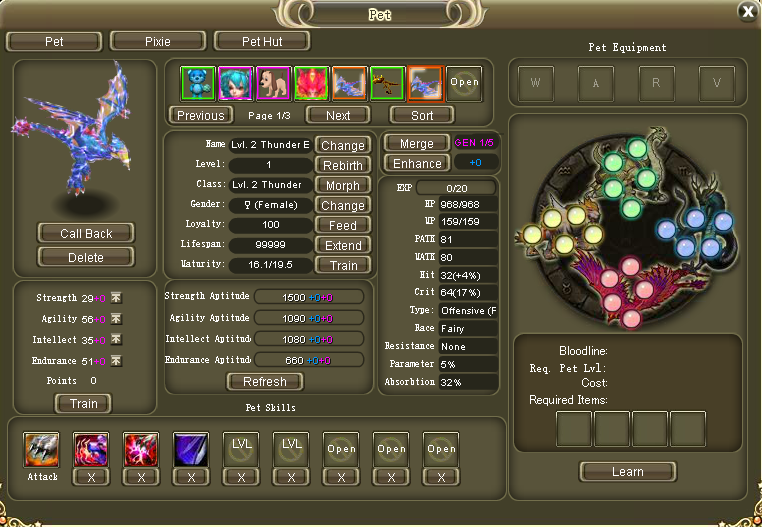Rebirth the pet
762x527 pixels.
coord(343,165)
